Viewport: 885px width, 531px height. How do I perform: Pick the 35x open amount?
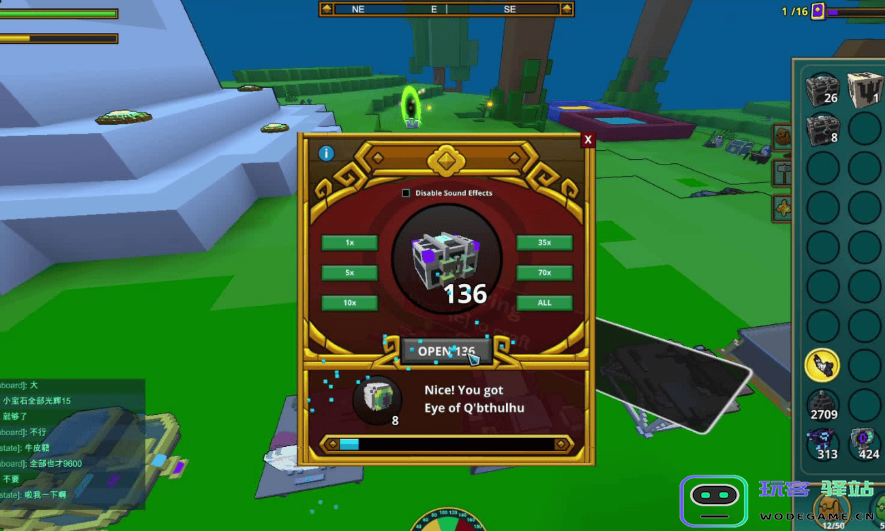(x=544, y=243)
